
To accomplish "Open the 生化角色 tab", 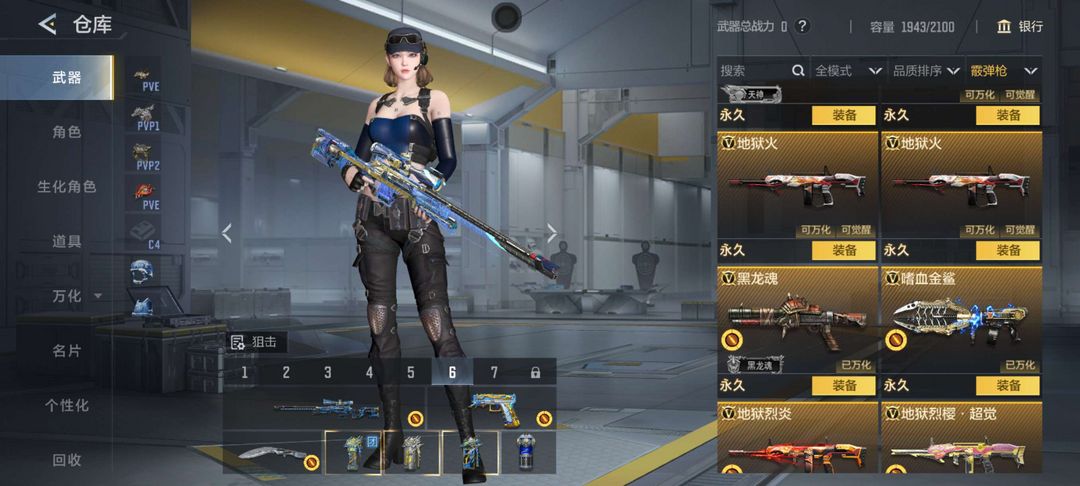I will [66, 187].
